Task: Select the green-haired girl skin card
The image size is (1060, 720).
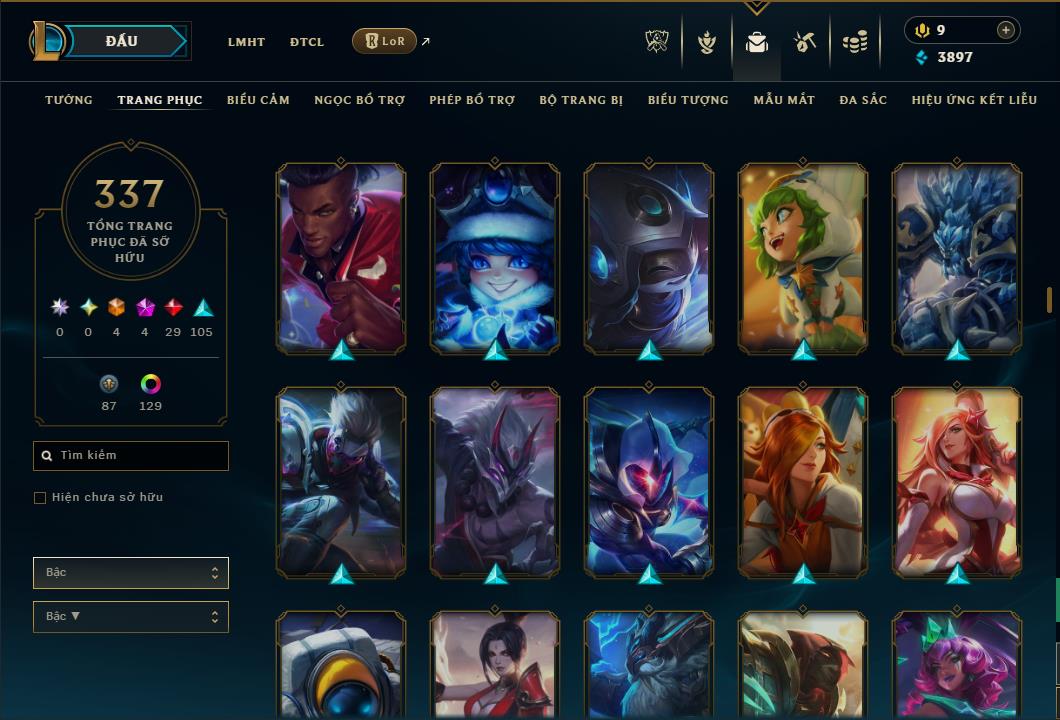Action: (803, 258)
